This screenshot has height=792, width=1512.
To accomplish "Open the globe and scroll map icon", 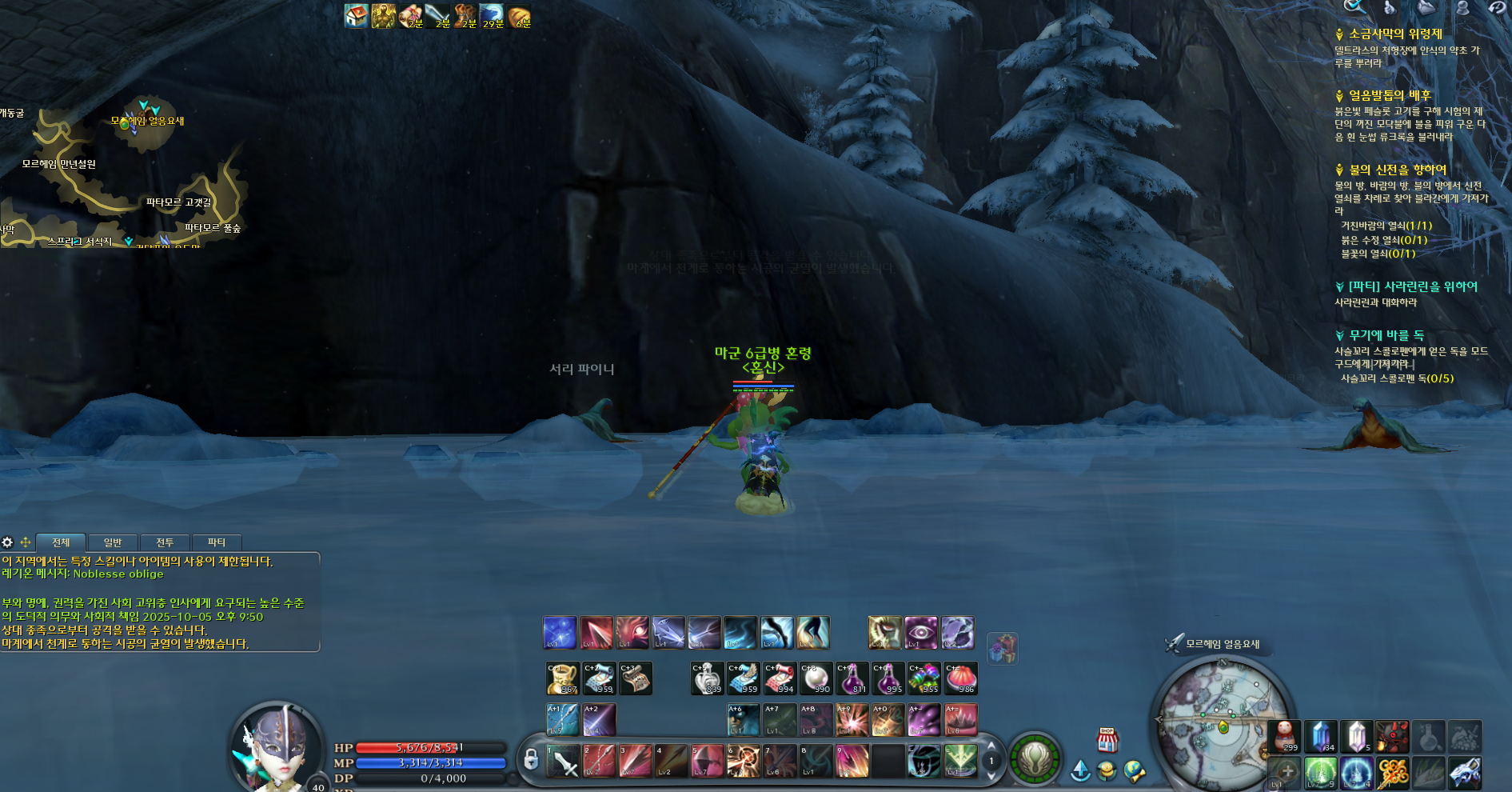I will point(1135,770).
